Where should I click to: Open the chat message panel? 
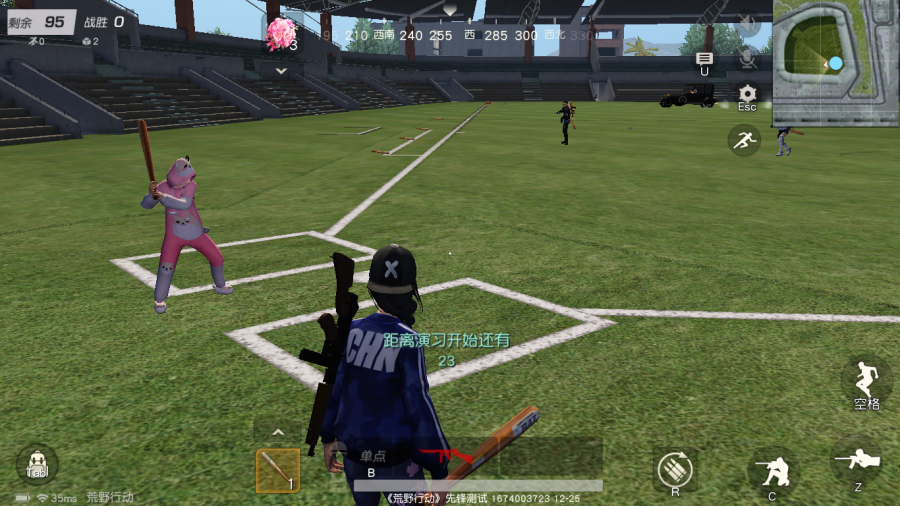[x=704, y=60]
